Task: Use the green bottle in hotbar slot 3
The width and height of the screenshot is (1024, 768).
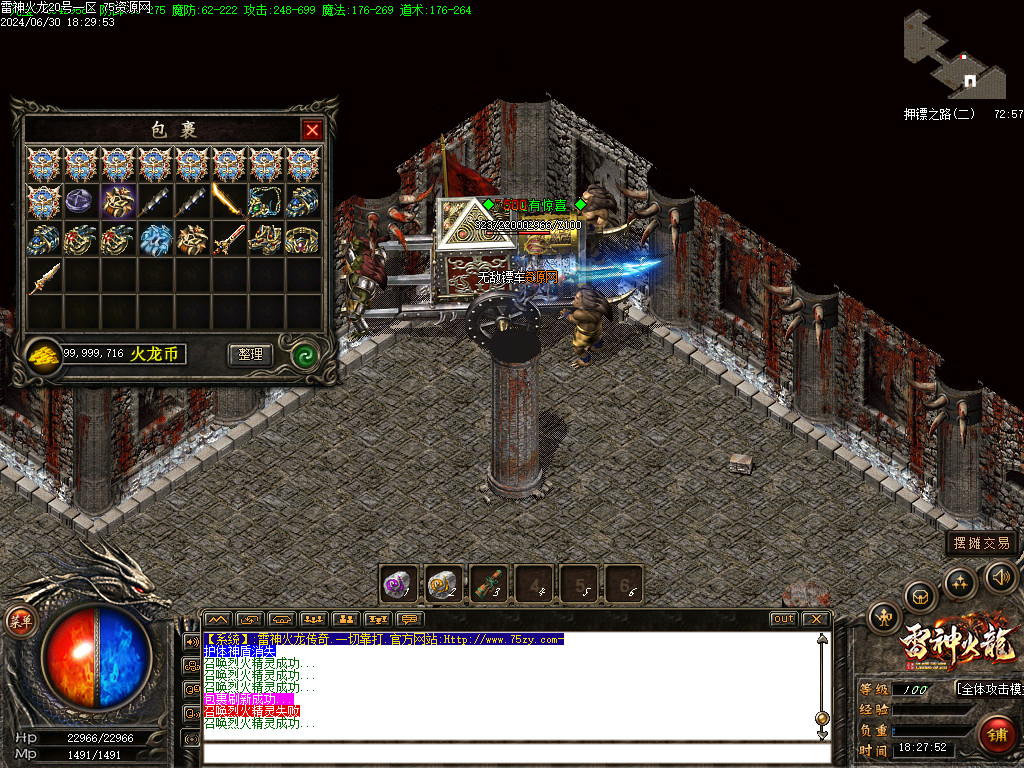Action: click(488, 584)
